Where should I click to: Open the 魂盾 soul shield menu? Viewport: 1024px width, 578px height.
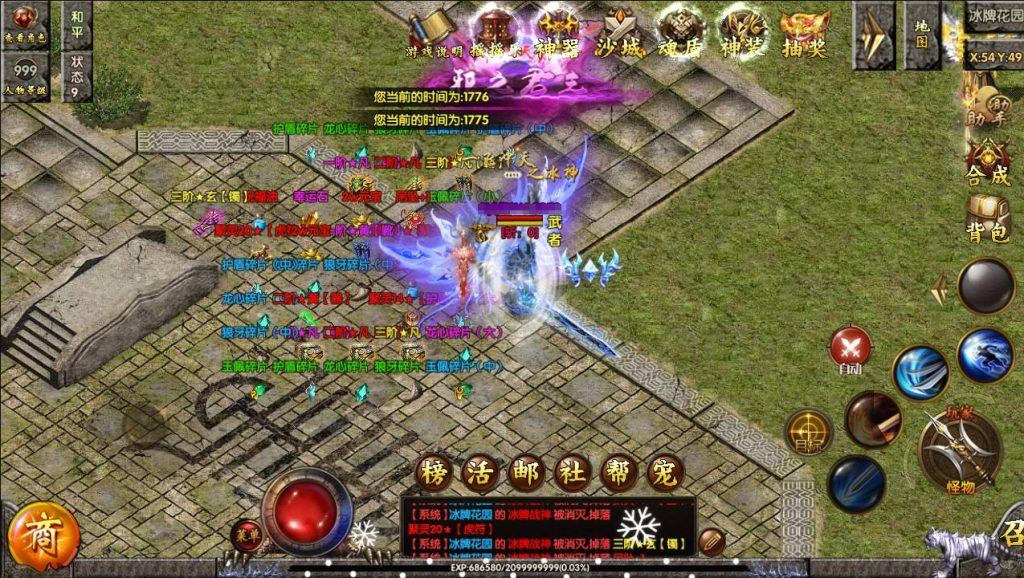(x=681, y=32)
